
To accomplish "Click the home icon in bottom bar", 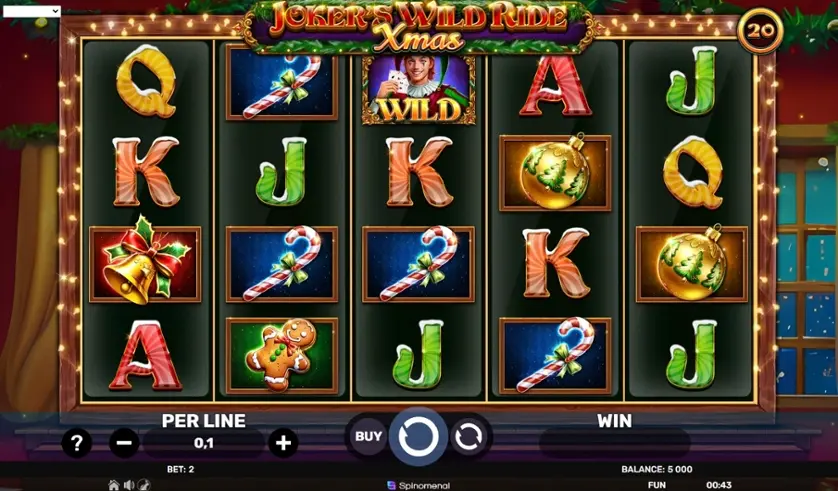I will click(x=114, y=485).
